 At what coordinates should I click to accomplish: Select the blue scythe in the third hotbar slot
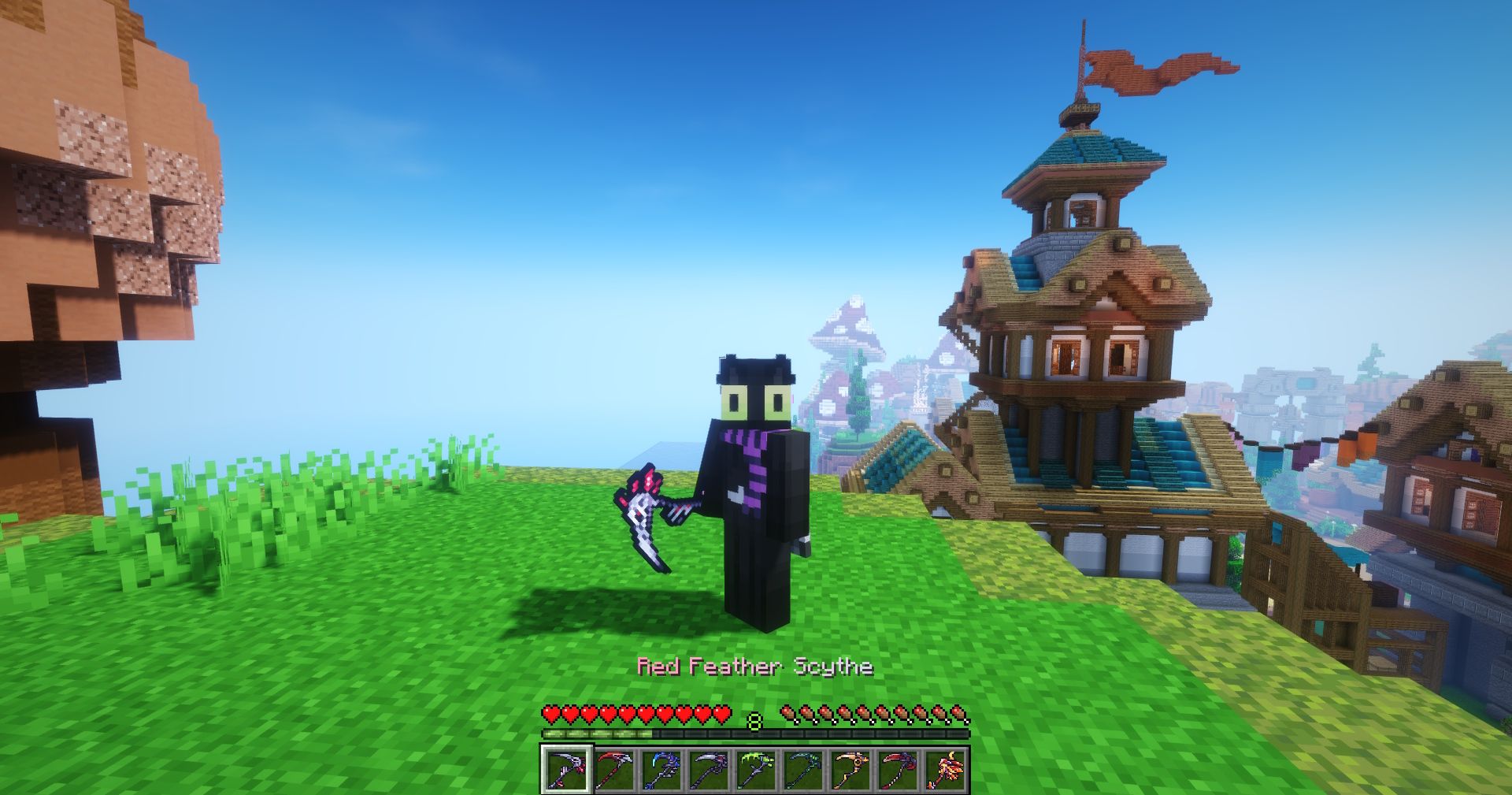coord(661,768)
